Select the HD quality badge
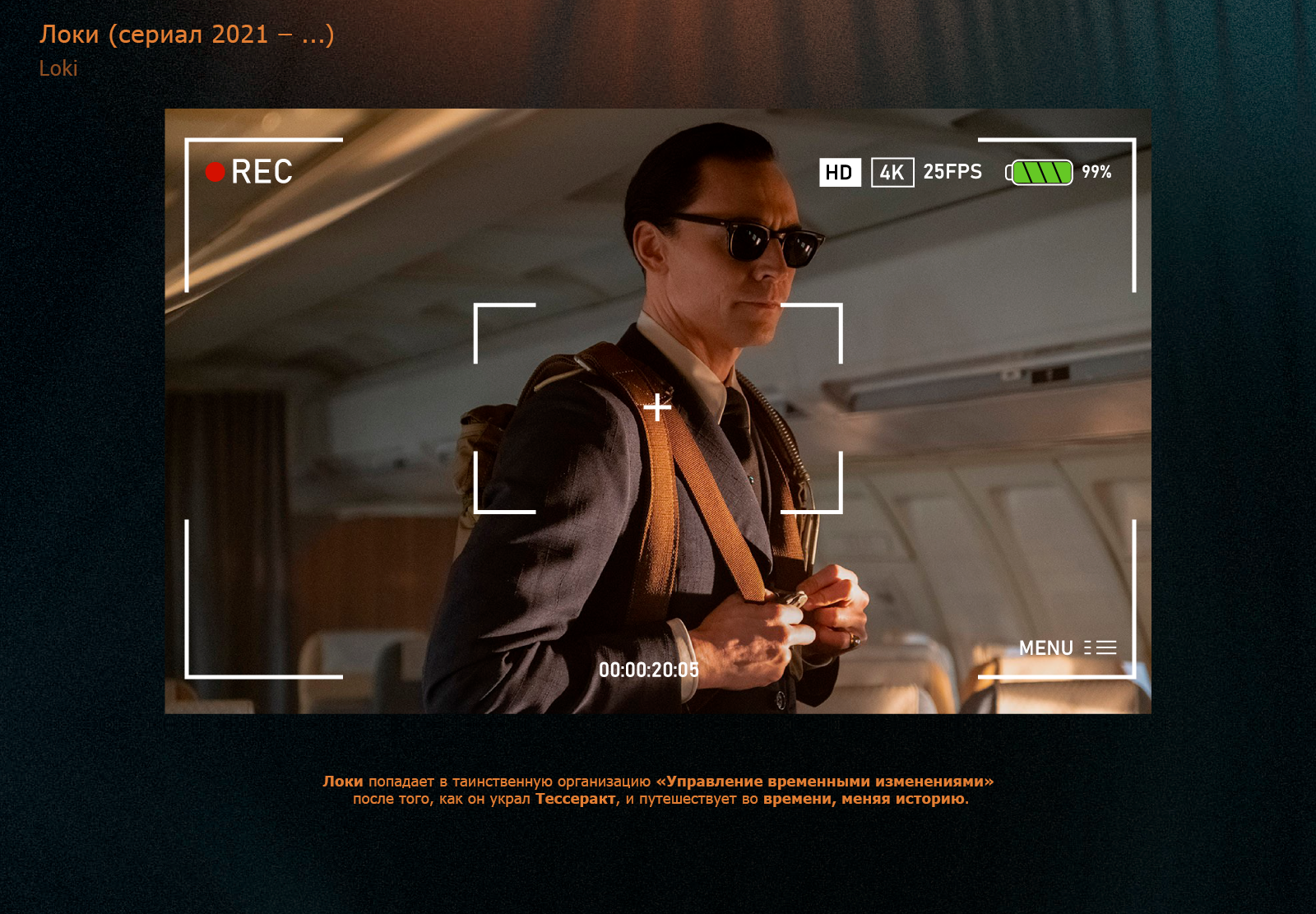This screenshot has width=1316, height=914. click(839, 173)
